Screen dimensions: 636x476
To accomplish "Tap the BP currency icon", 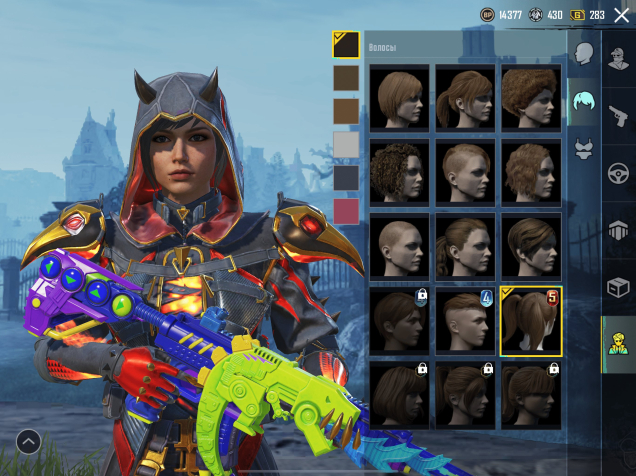I will click(488, 15).
